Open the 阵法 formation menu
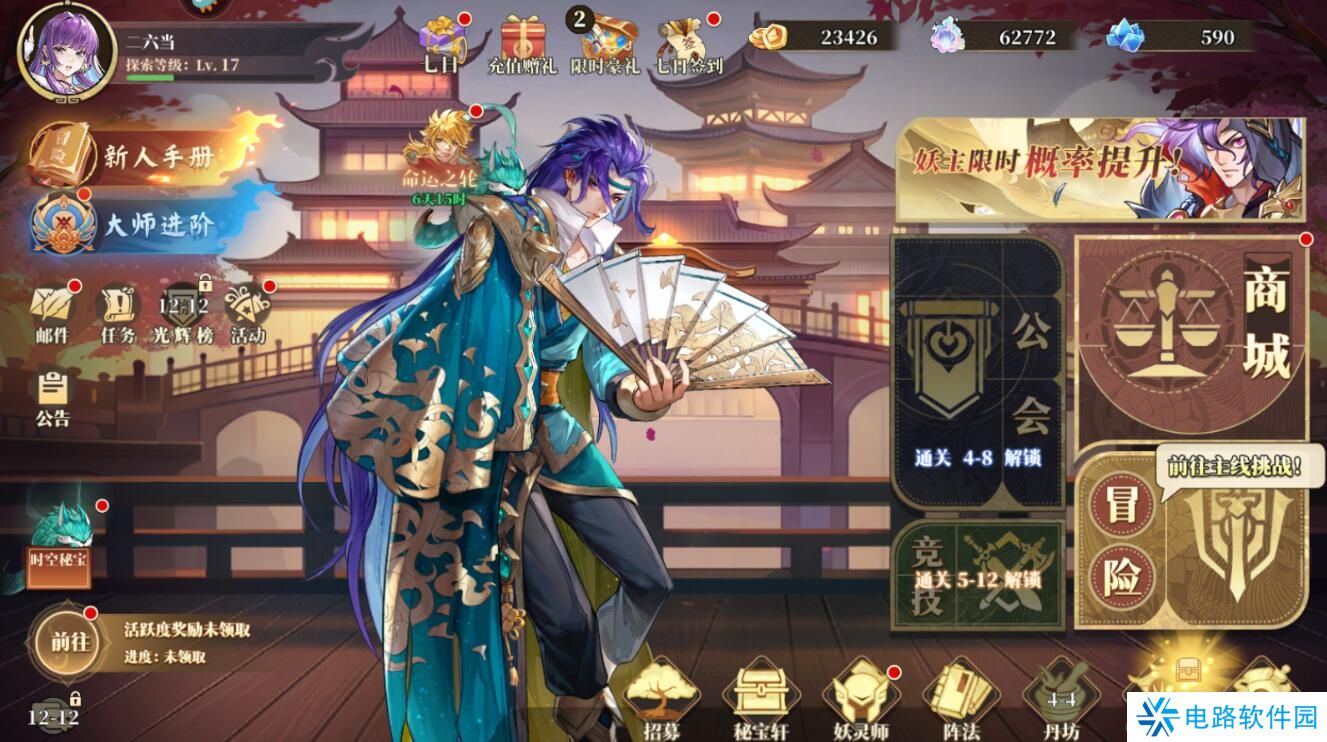 tap(958, 695)
